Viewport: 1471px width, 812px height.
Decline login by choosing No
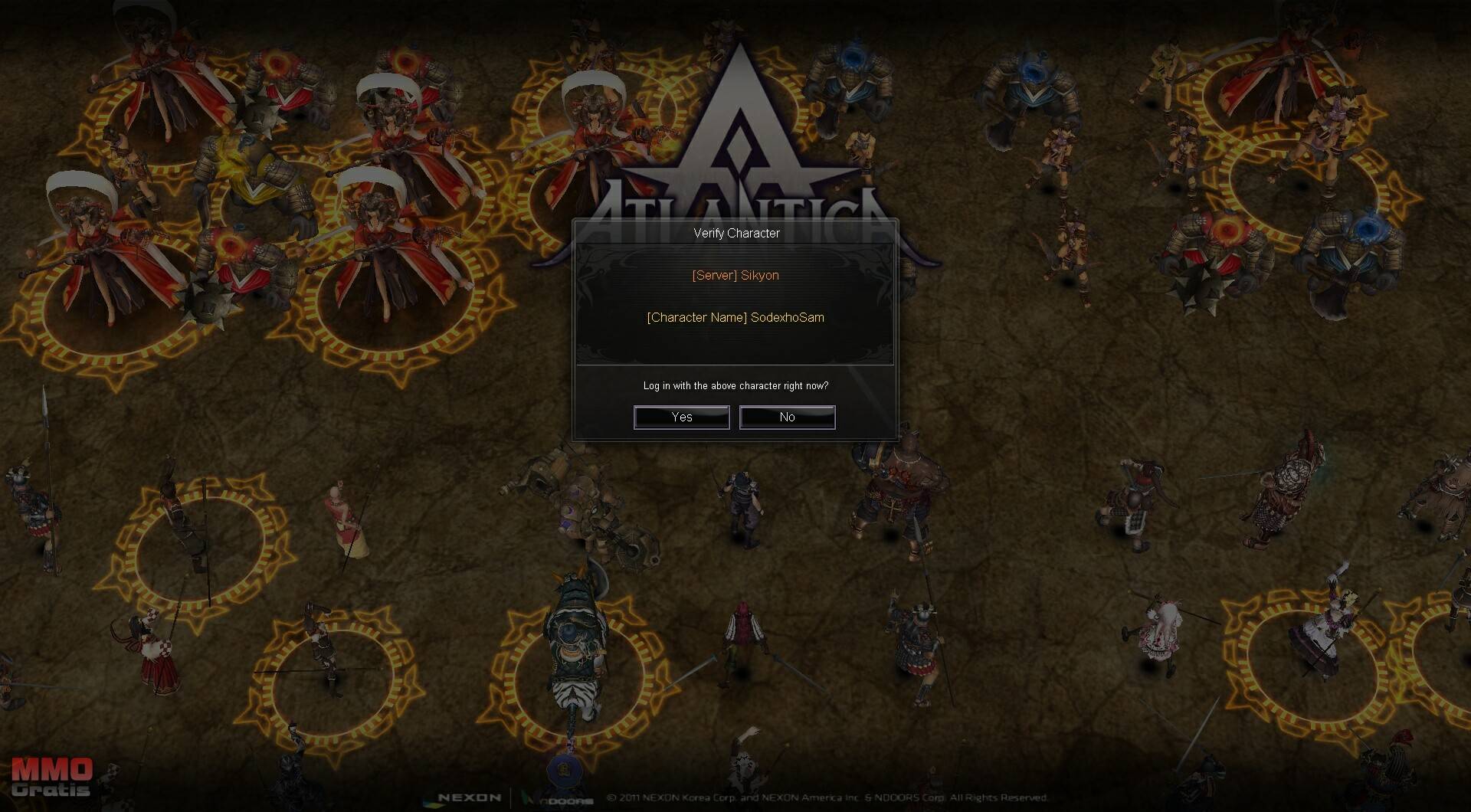pyautogui.click(x=787, y=417)
